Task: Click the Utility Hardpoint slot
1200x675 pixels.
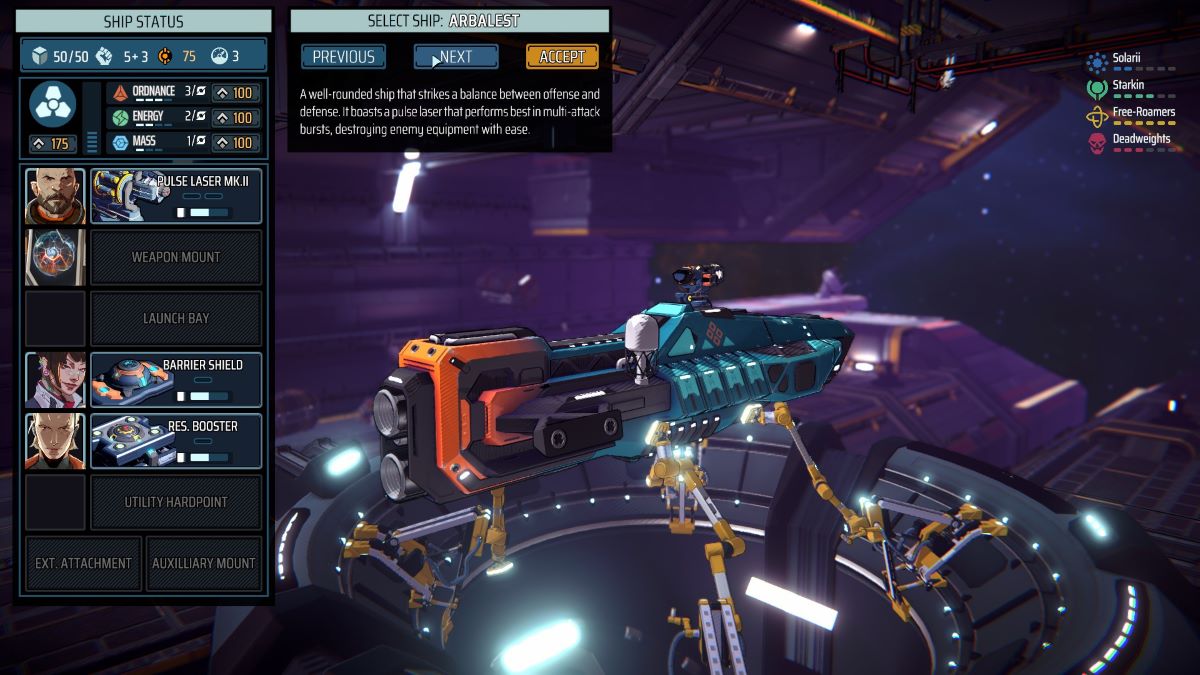Action: 176,502
